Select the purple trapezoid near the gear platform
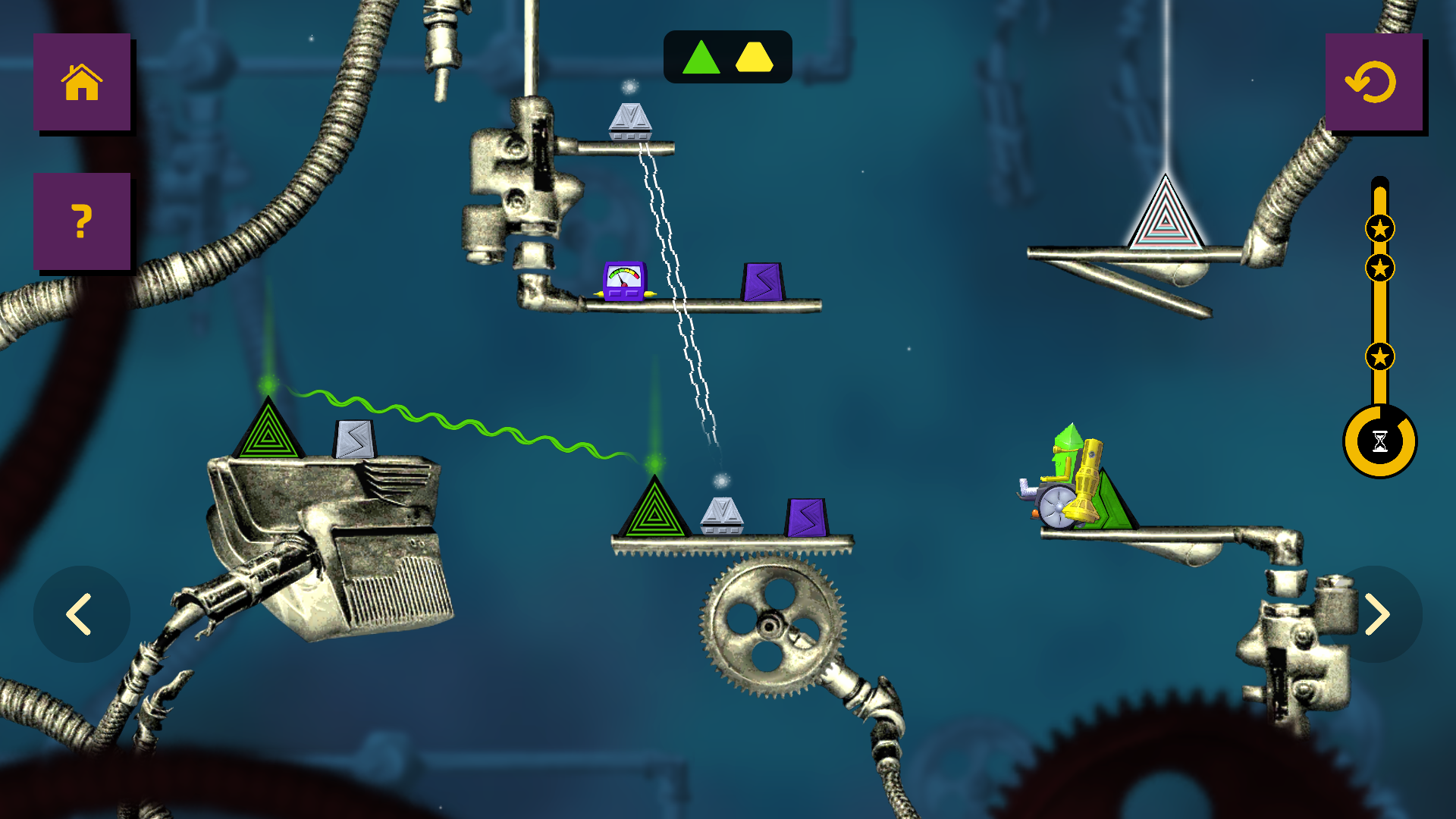This screenshot has width=1456, height=819. 806,516
